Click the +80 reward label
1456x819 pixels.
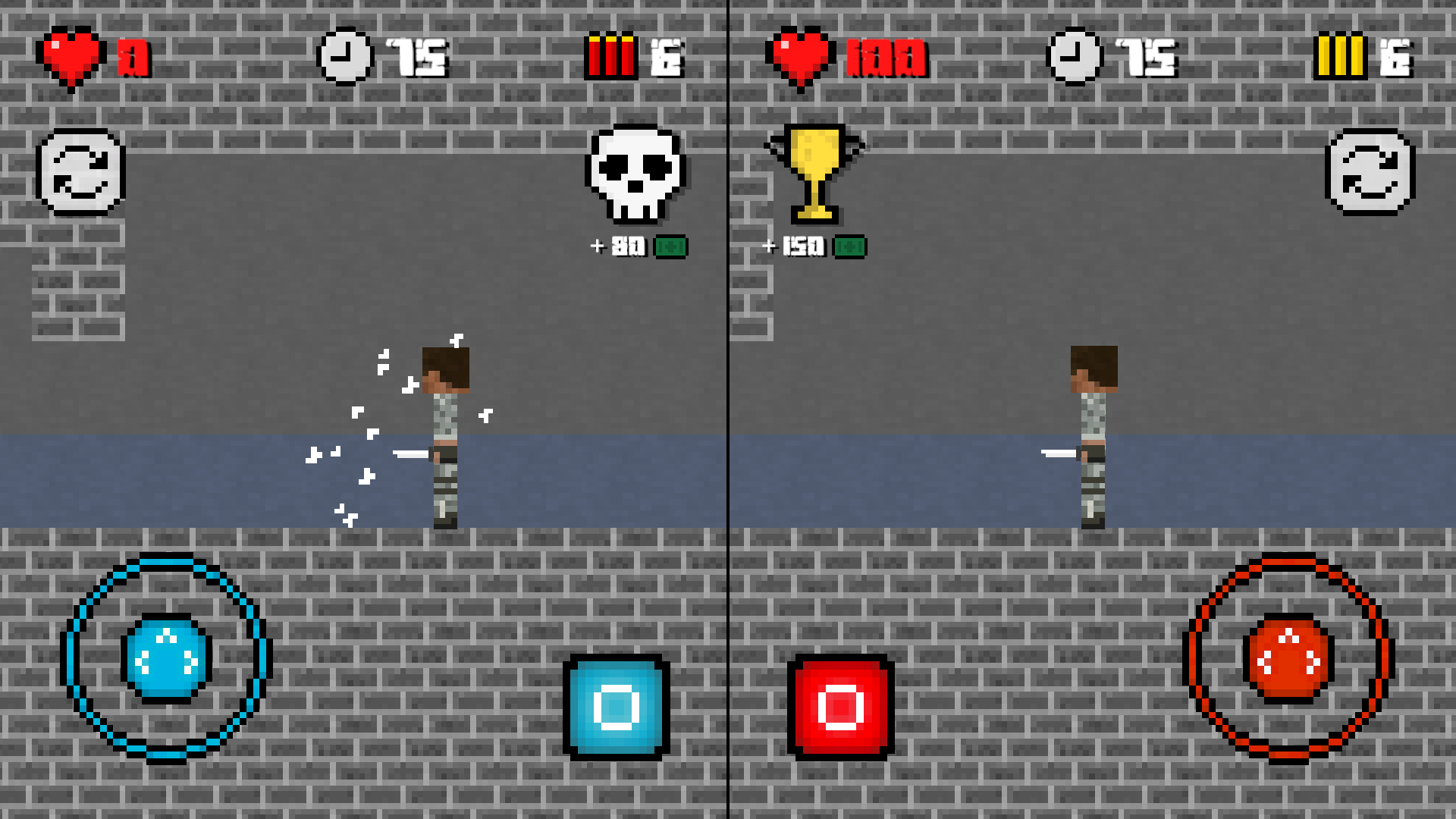618,246
